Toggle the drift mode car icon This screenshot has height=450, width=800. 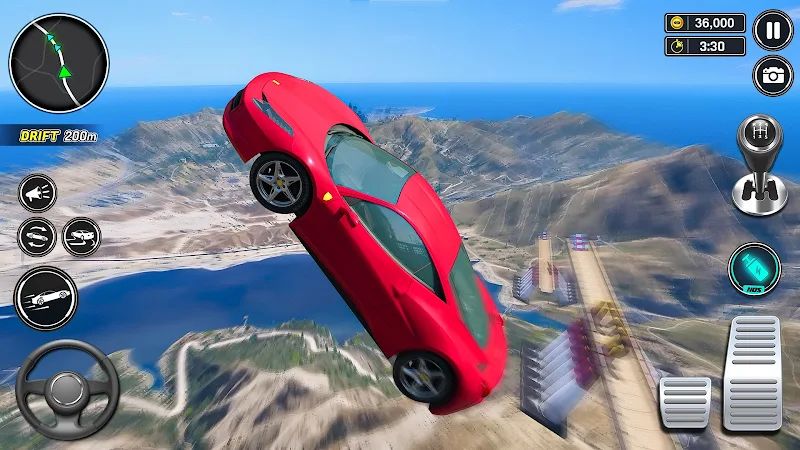coord(82,237)
